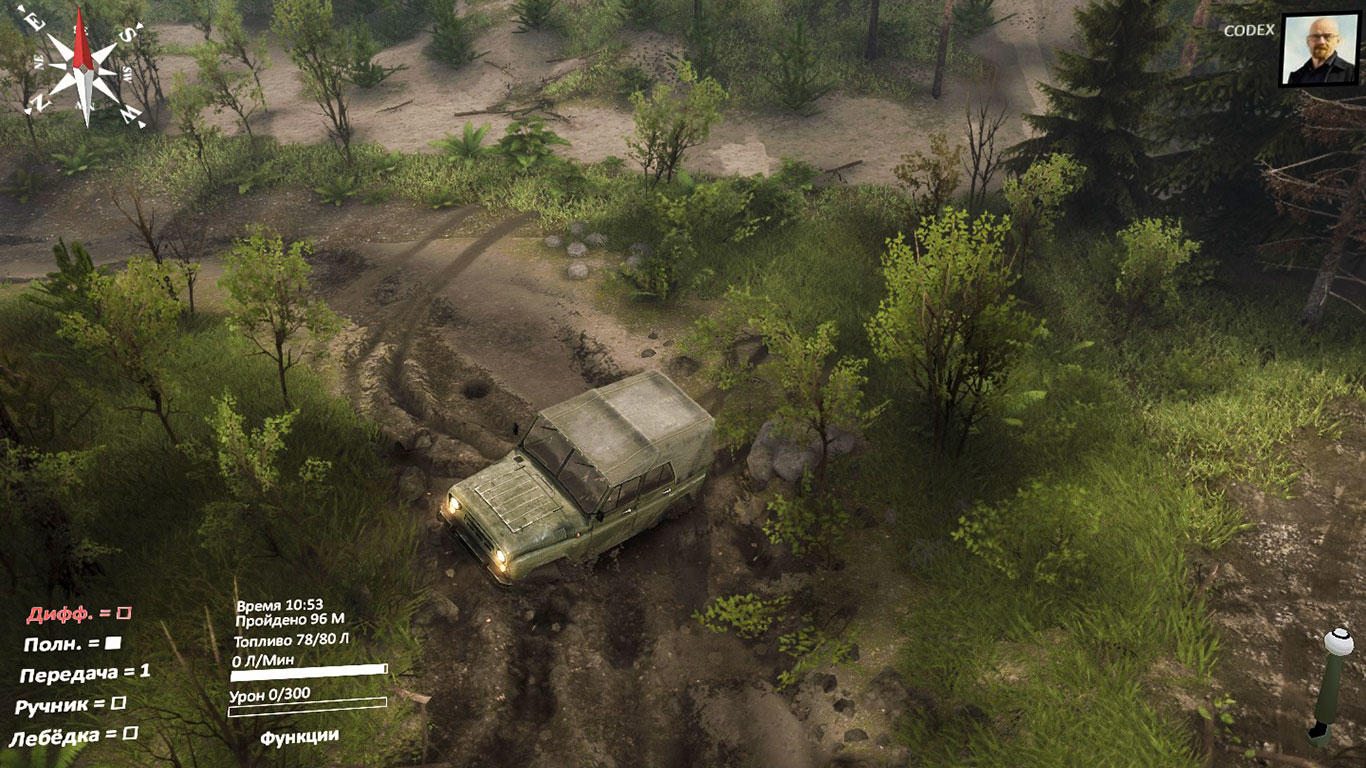Image resolution: width=1366 pixels, height=768 pixels.
Task: Select the CODEX player avatar
Action: (x=1318, y=50)
